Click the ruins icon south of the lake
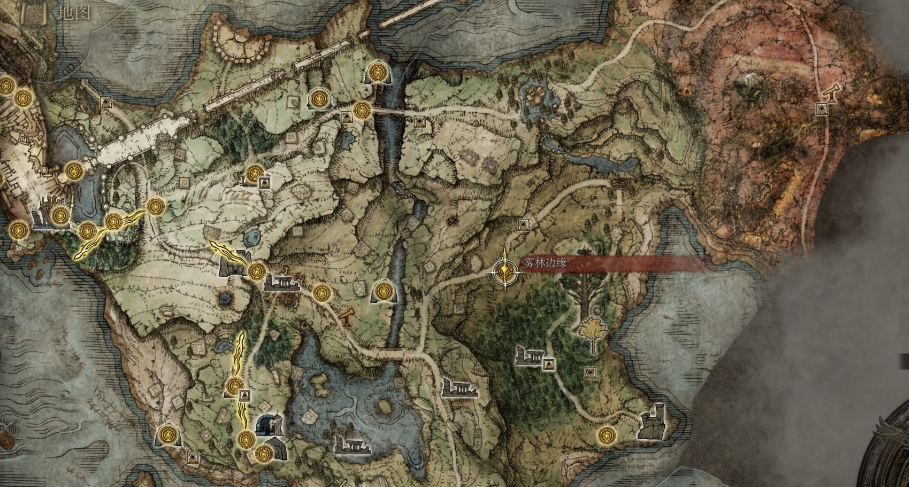Viewport: 909px width, 487px height. (352, 444)
